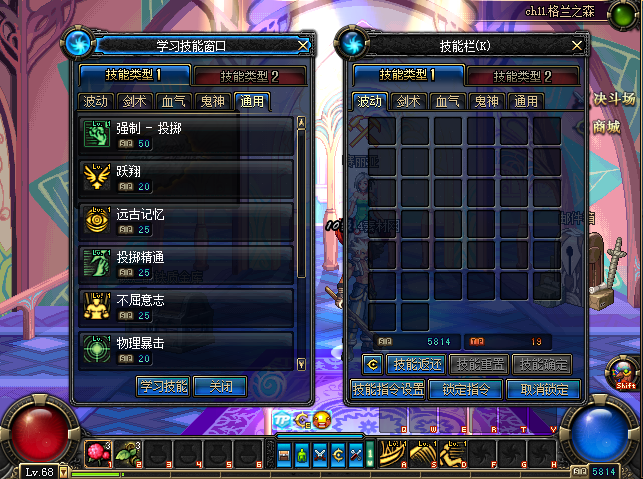Click the 锁定指令 button
Image resolution: width=643 pixels, height=479 pixels.
(466, 389)
